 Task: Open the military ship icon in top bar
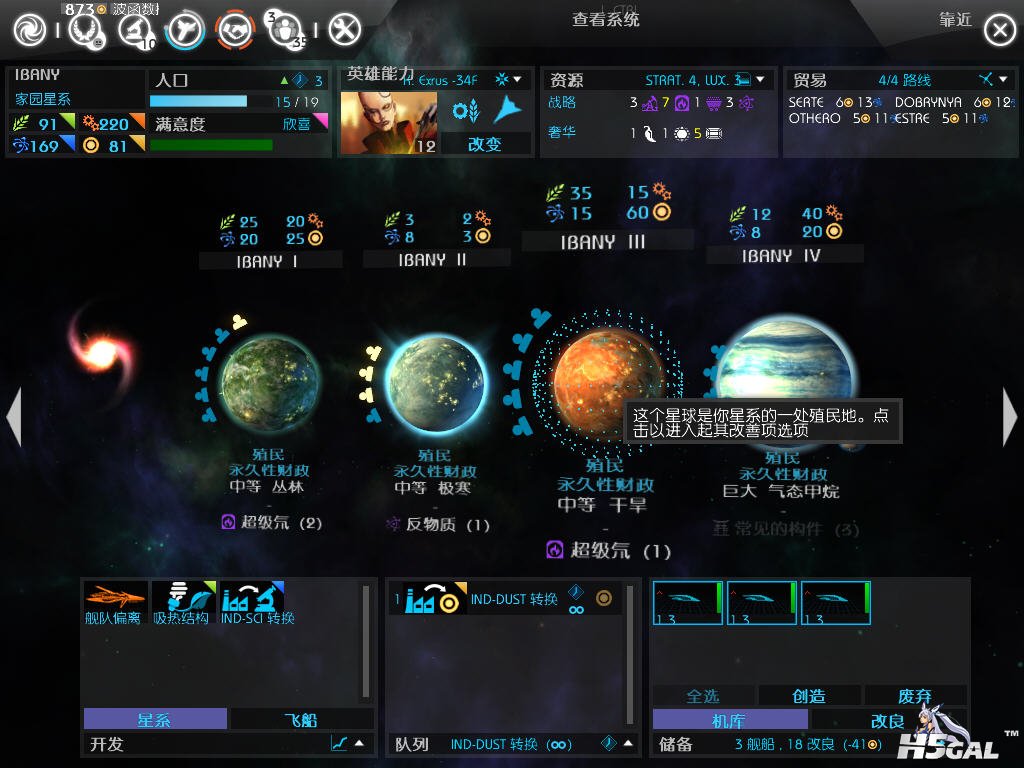[186, 30]
